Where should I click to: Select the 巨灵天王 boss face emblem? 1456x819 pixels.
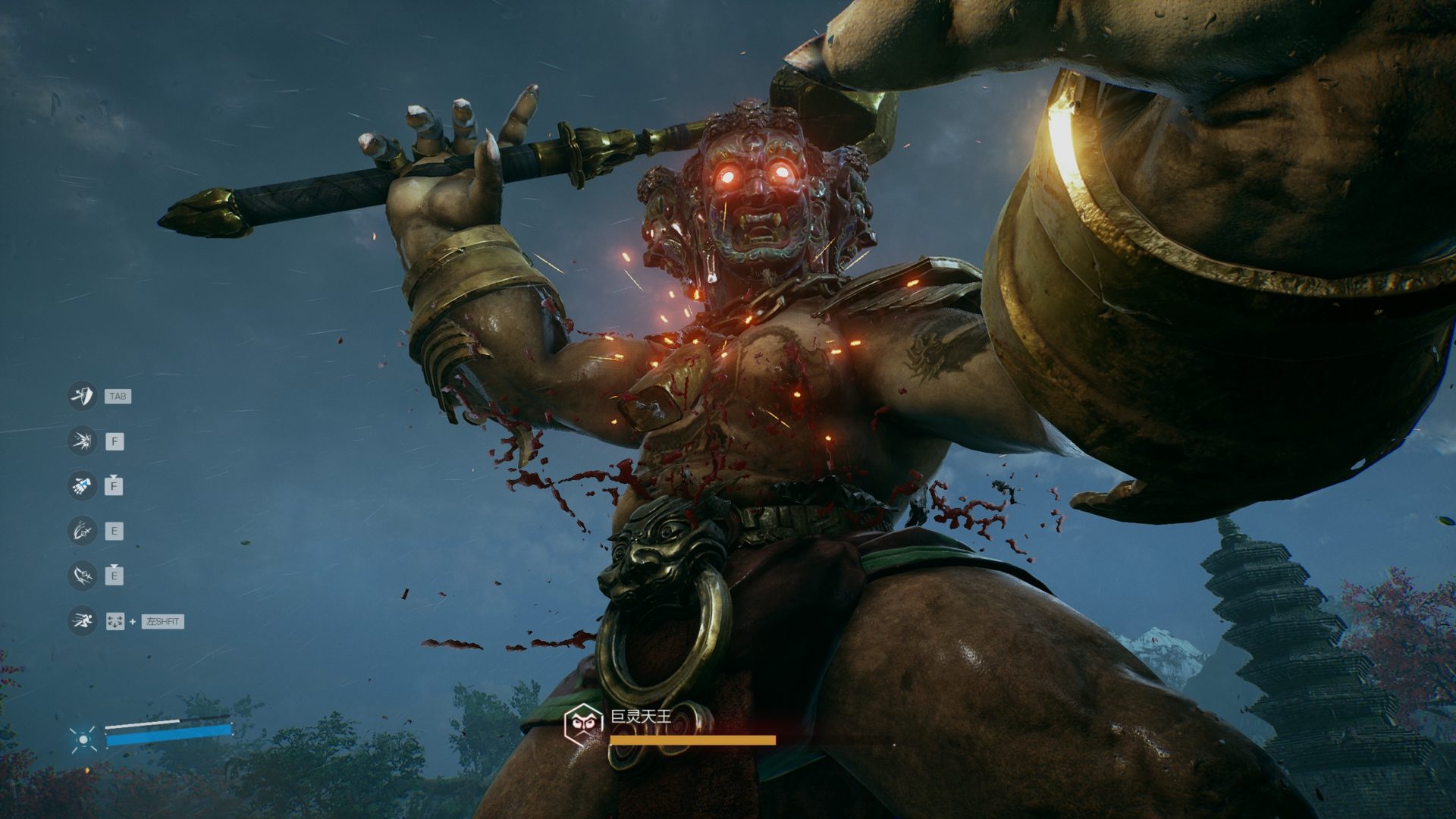click(x=583, y=723)
